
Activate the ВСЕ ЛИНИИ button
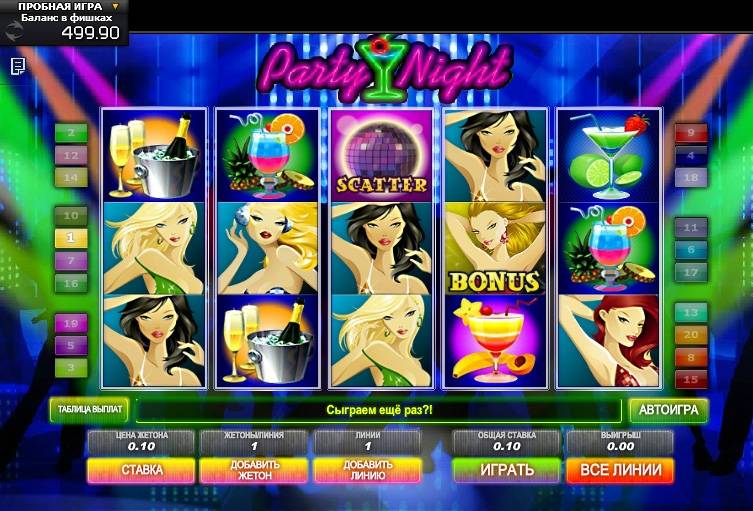[x=620, y=470]
